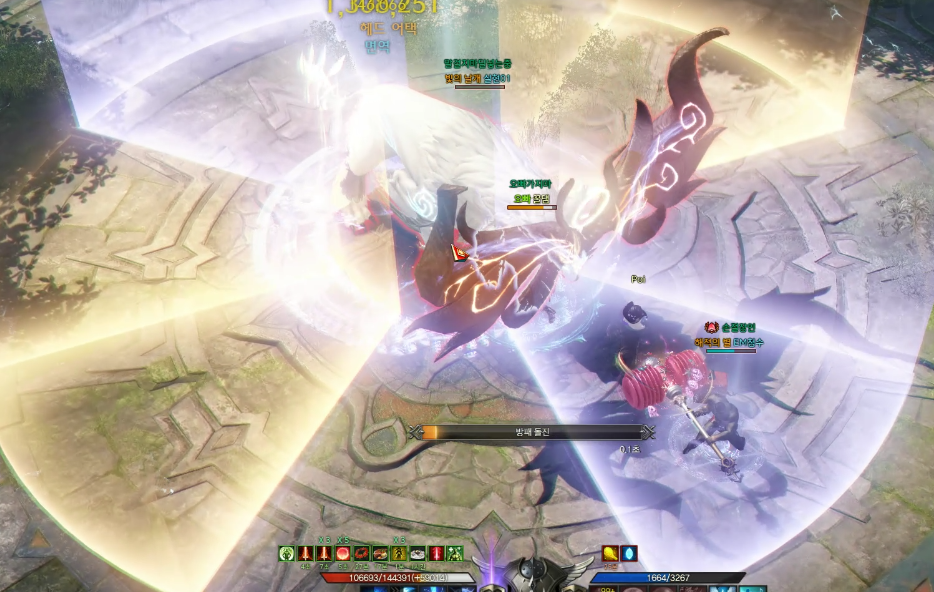Click the golden club status icon
This screenshot has height=592, width=934.
click(x=610, y=553)
